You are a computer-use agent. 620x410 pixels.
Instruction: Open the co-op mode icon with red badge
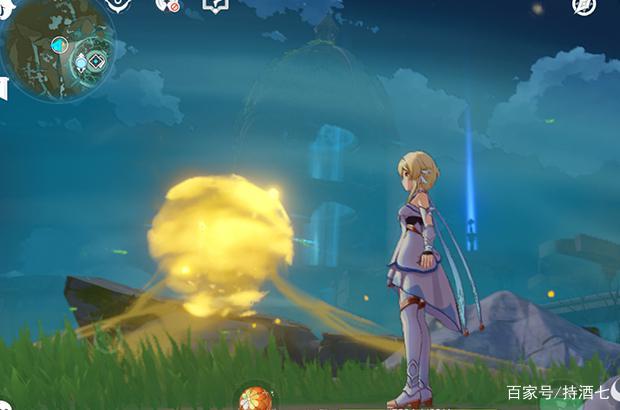pyautogui.click(x=166, y=5)
